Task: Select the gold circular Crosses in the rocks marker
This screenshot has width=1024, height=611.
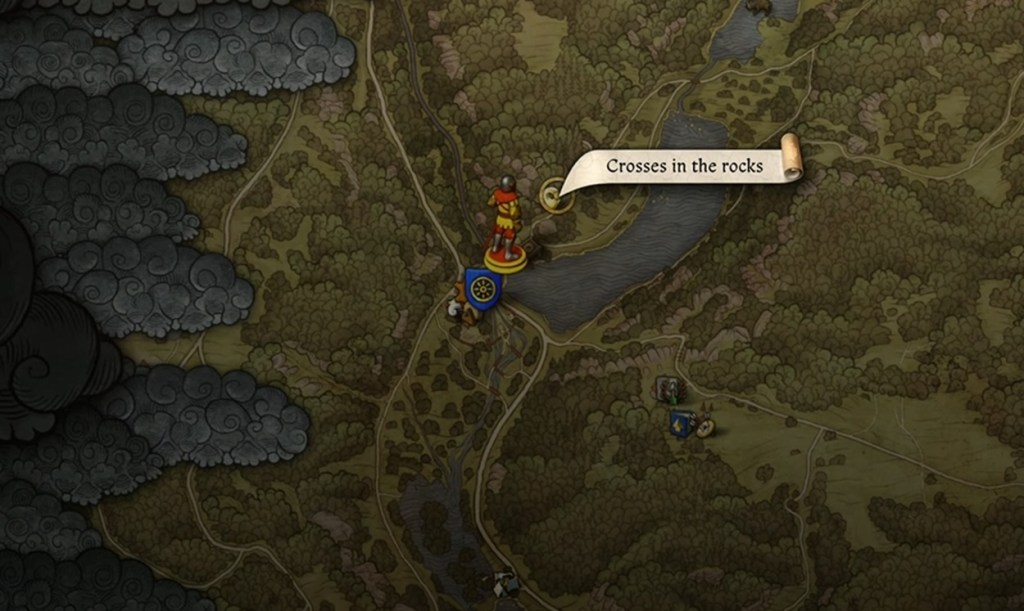Action: pos(554,194)
